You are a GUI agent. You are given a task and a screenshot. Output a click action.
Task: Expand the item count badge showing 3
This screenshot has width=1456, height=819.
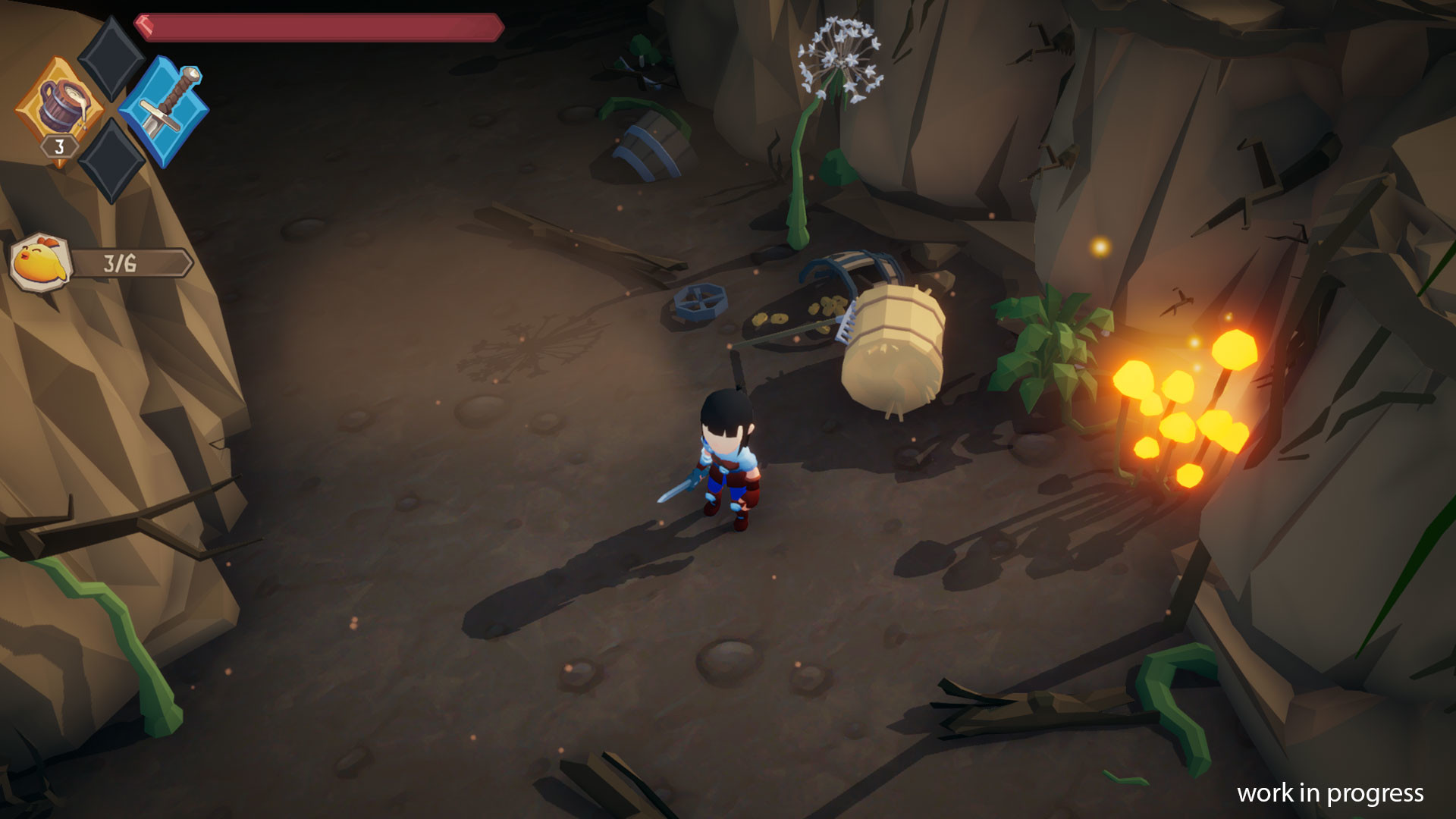click(x=59, y=149)
